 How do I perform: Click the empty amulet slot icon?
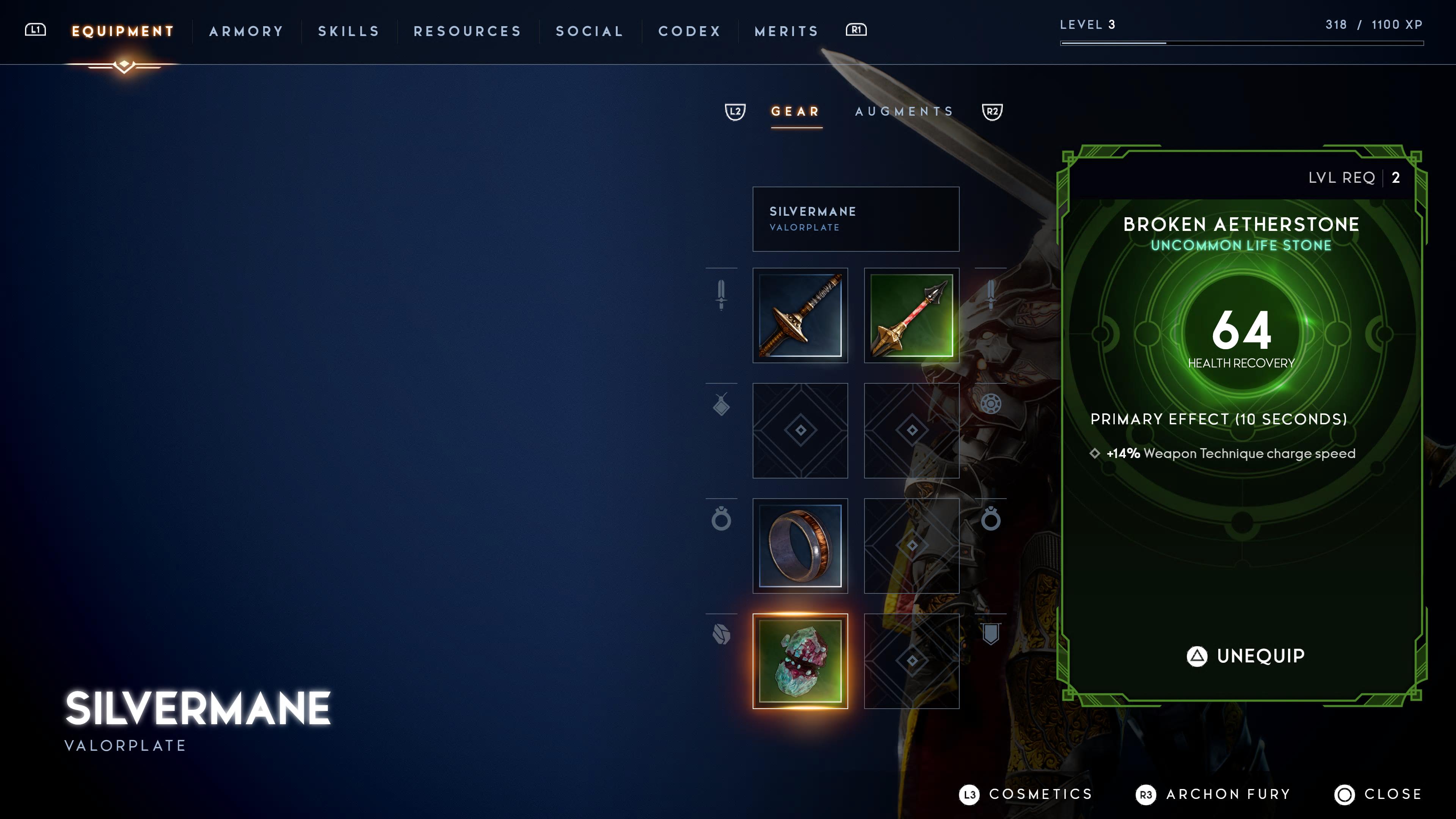click(800, 431)
